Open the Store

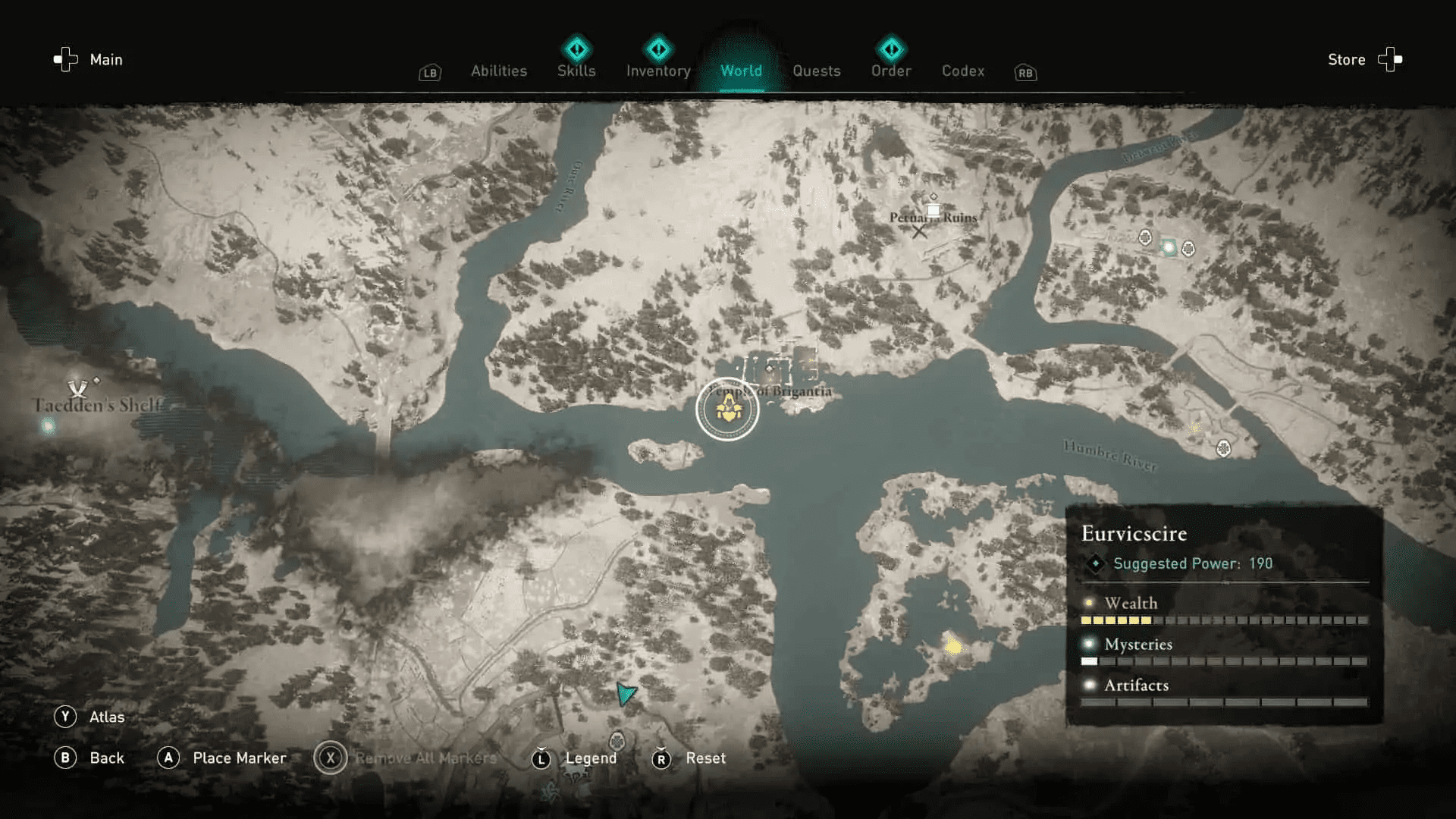click(1346, 59)
